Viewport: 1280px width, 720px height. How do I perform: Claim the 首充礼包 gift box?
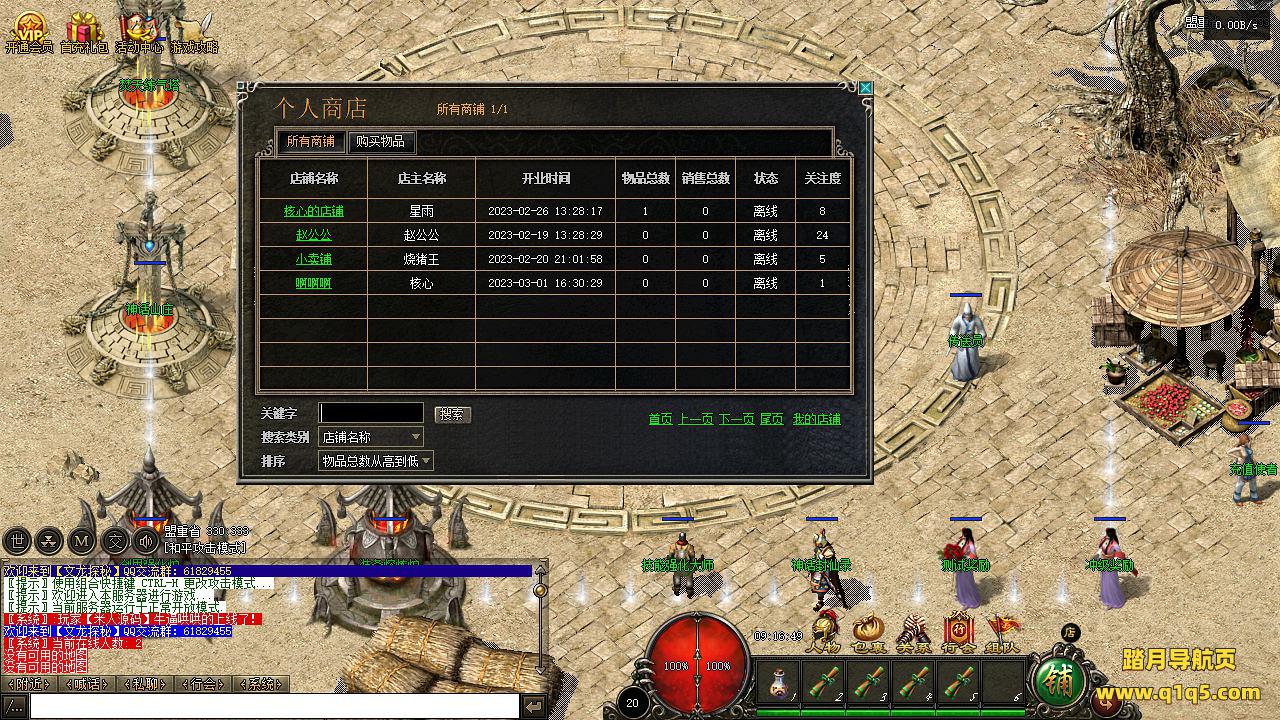click(x=84, y=32)
